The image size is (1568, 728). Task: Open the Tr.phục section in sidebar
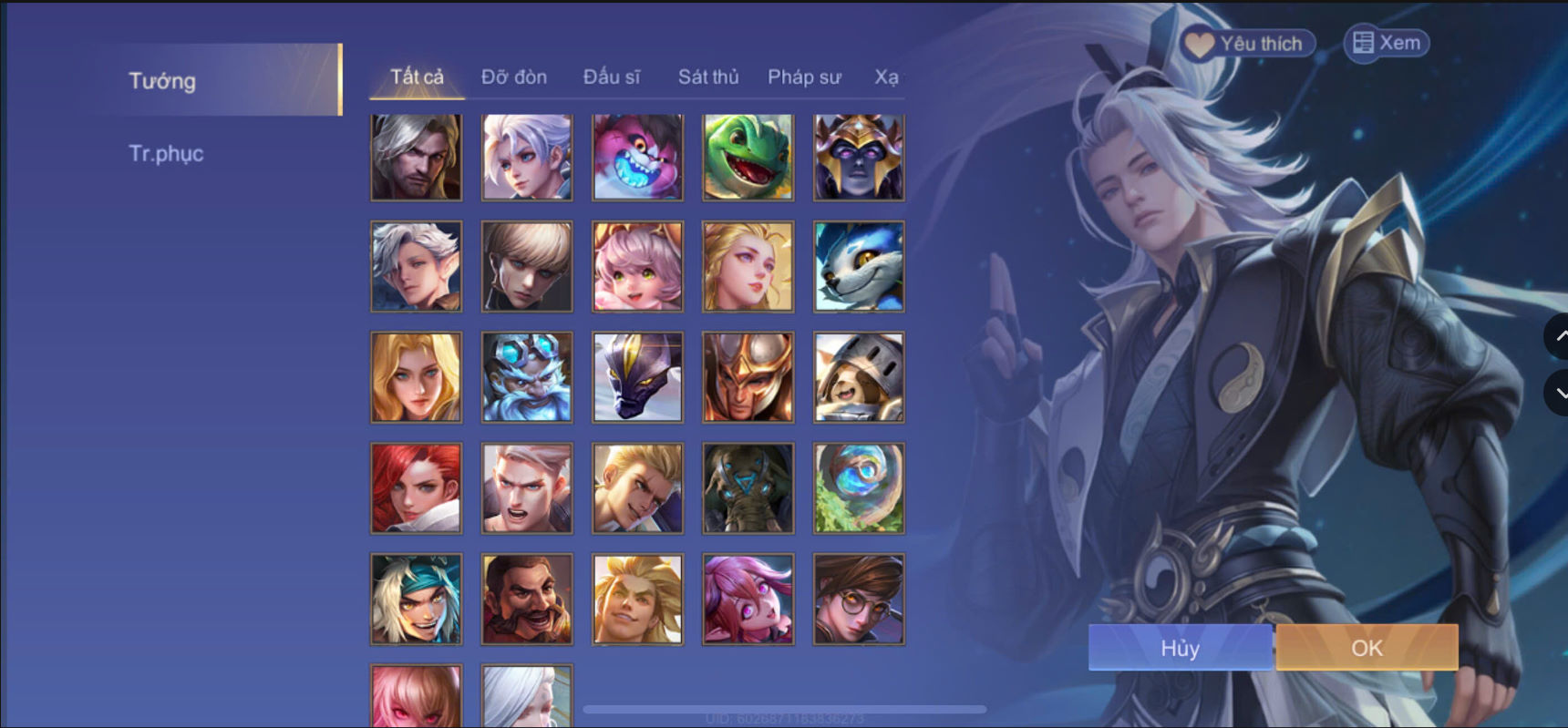click(x=168, y=153)
